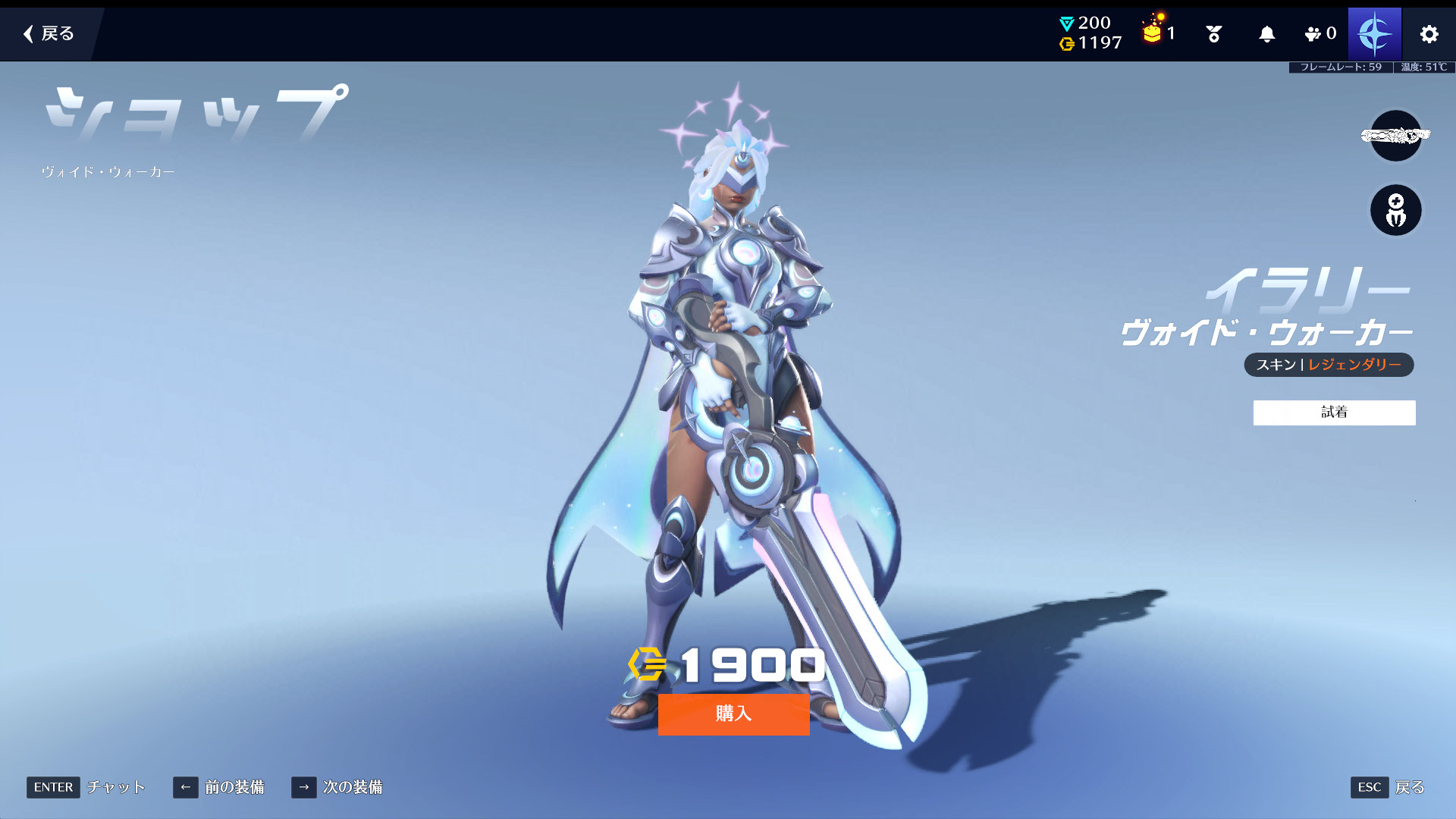Click the 次の装備 next item control

point(337,787)
